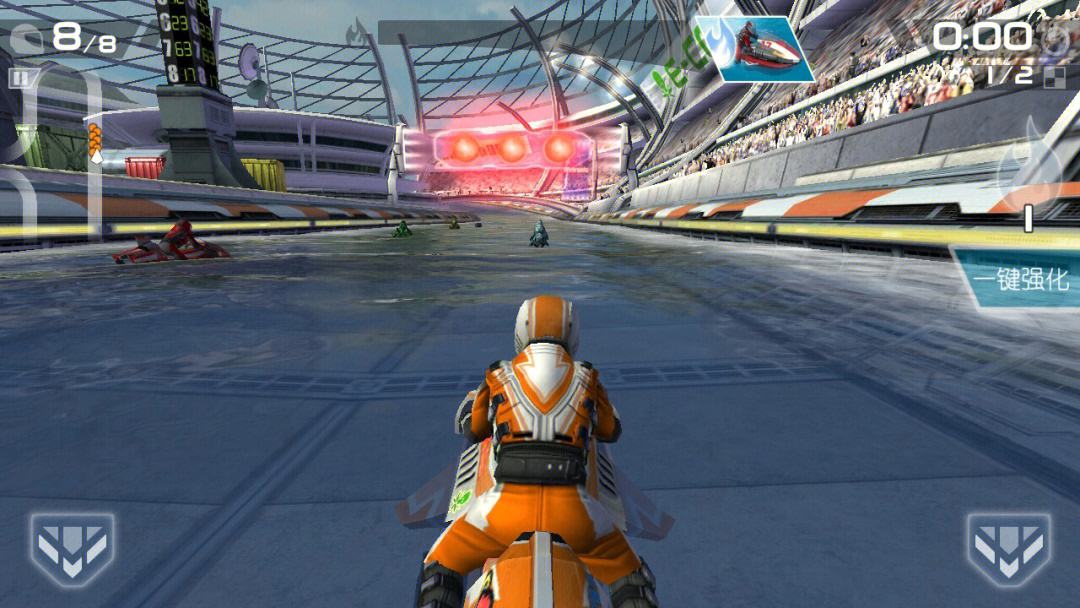Image resolution: width=1080 pixels, height=608 pixels.
Task: Pause the race
Action: (19, 78)
